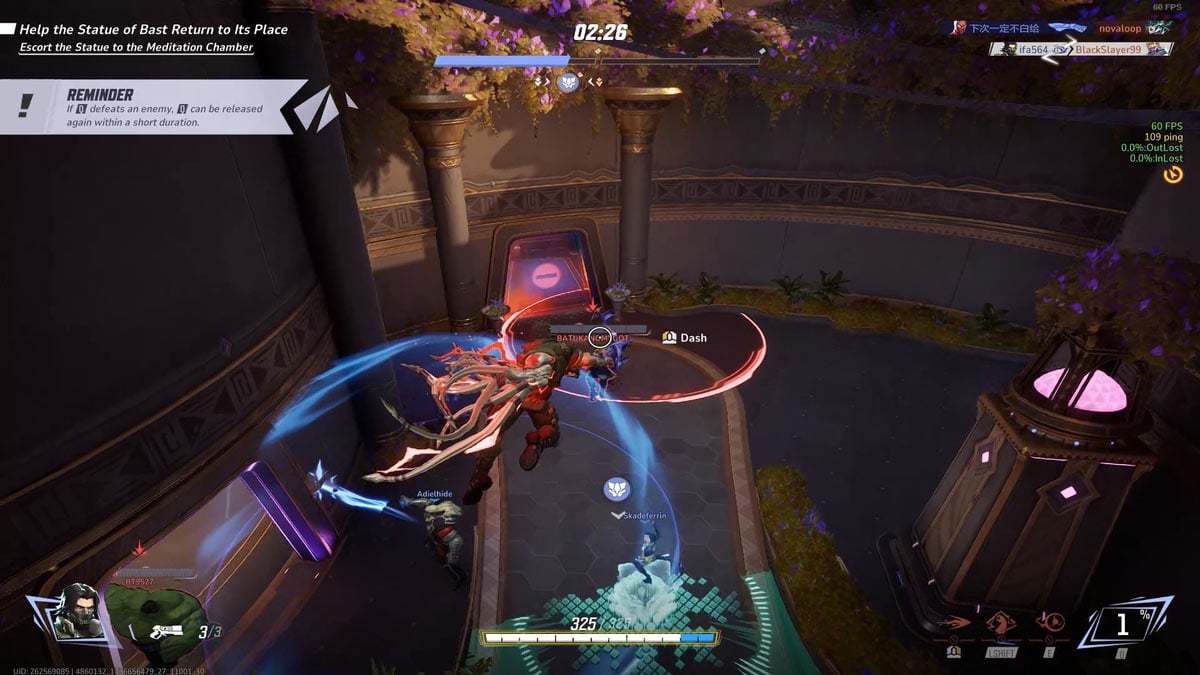1200x675 pixels.
Task: Activate the ultimate charge meter showing 1%
Action: coord(1122,625)
